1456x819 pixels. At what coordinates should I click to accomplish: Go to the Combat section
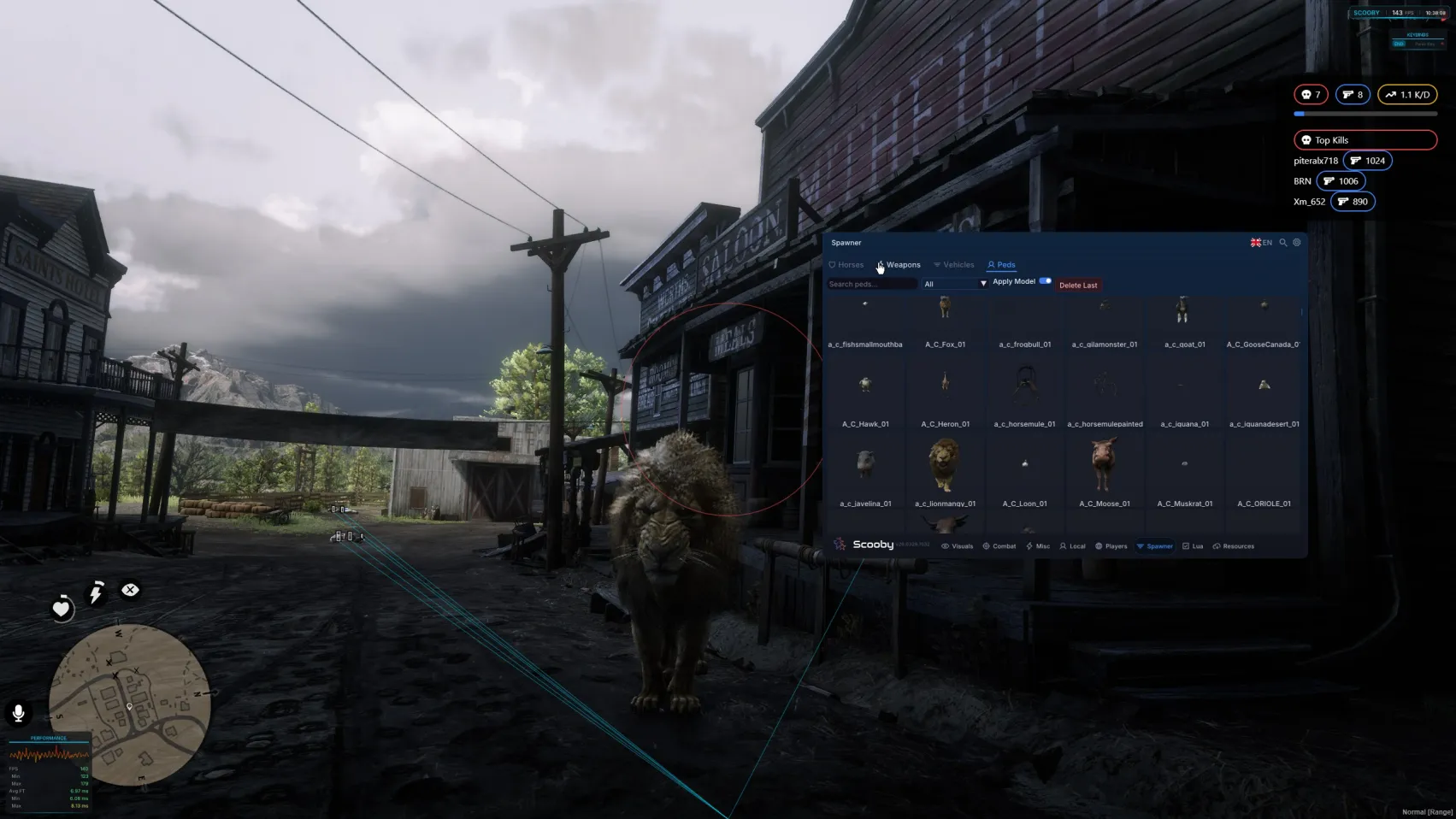999,546
